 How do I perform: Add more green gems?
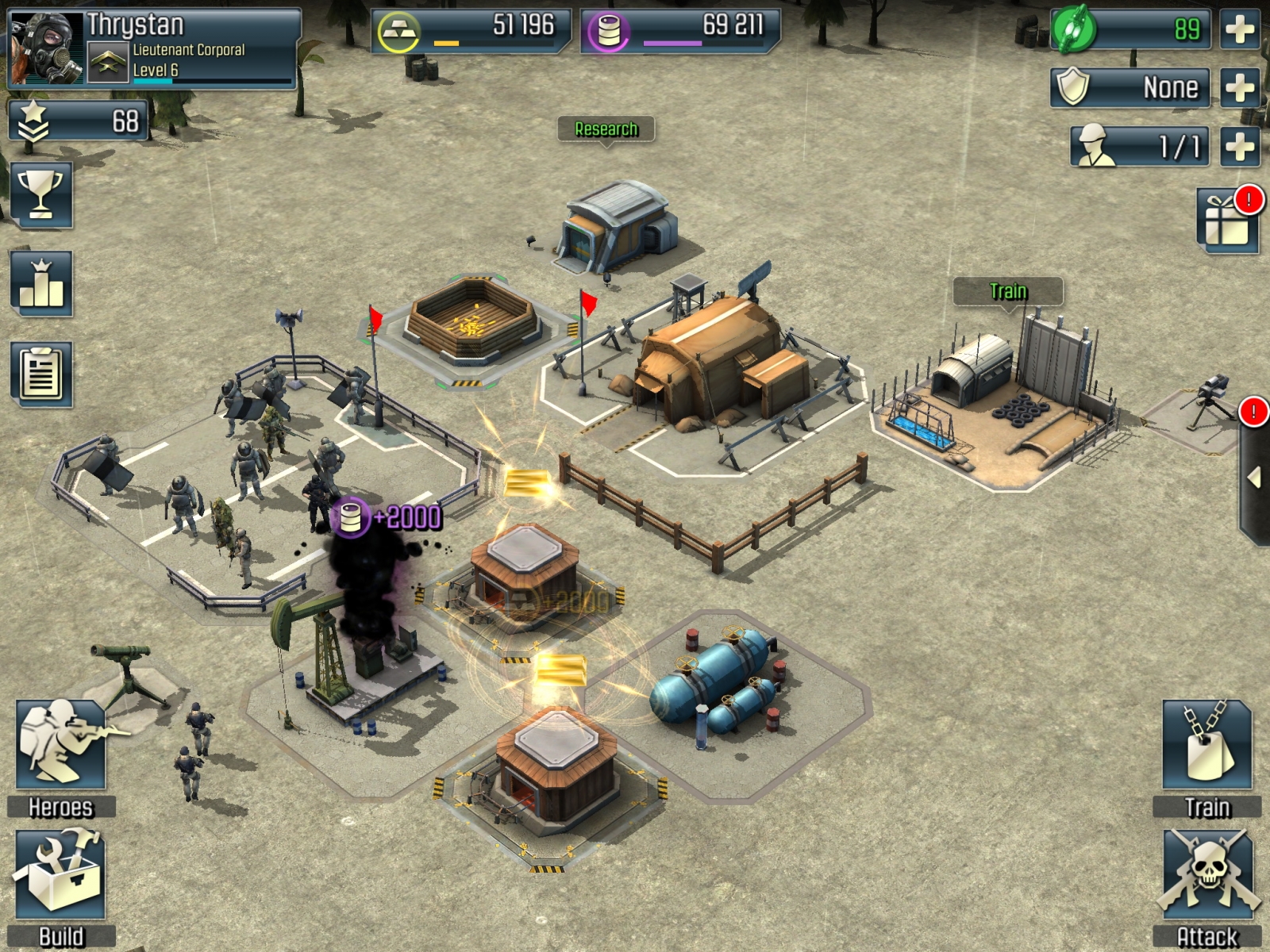coord(1240,29)
